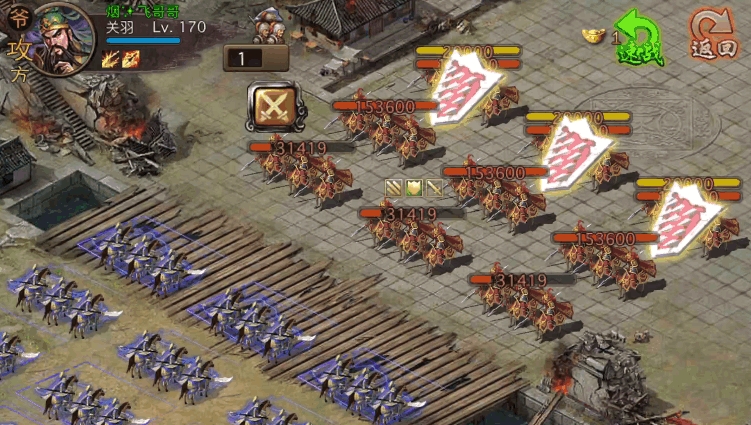Choose the shield formation icon
This screenshot has height=425, width=751.
pos(414,188)
